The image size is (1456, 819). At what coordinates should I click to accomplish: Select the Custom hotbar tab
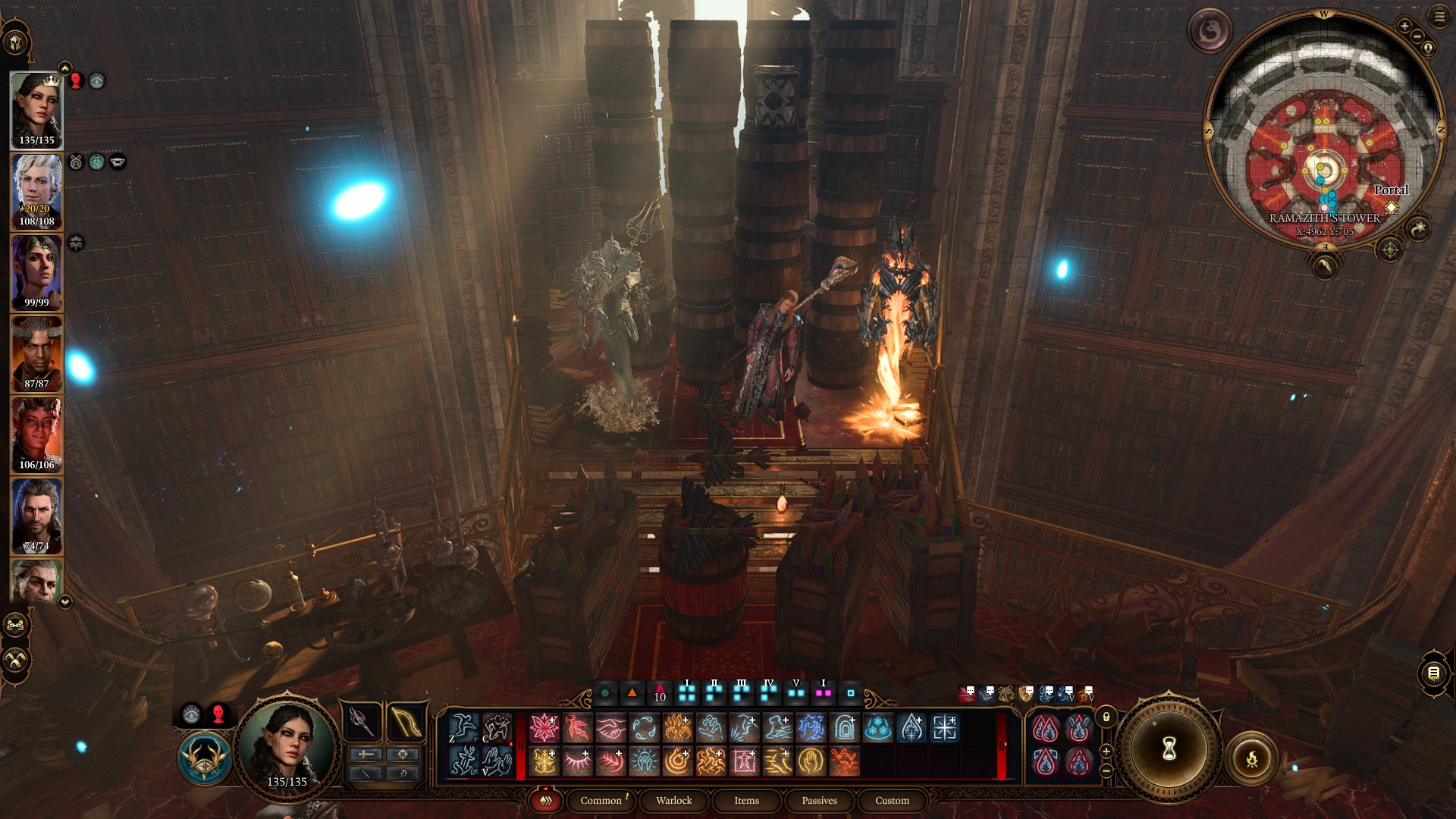(892, 800)
